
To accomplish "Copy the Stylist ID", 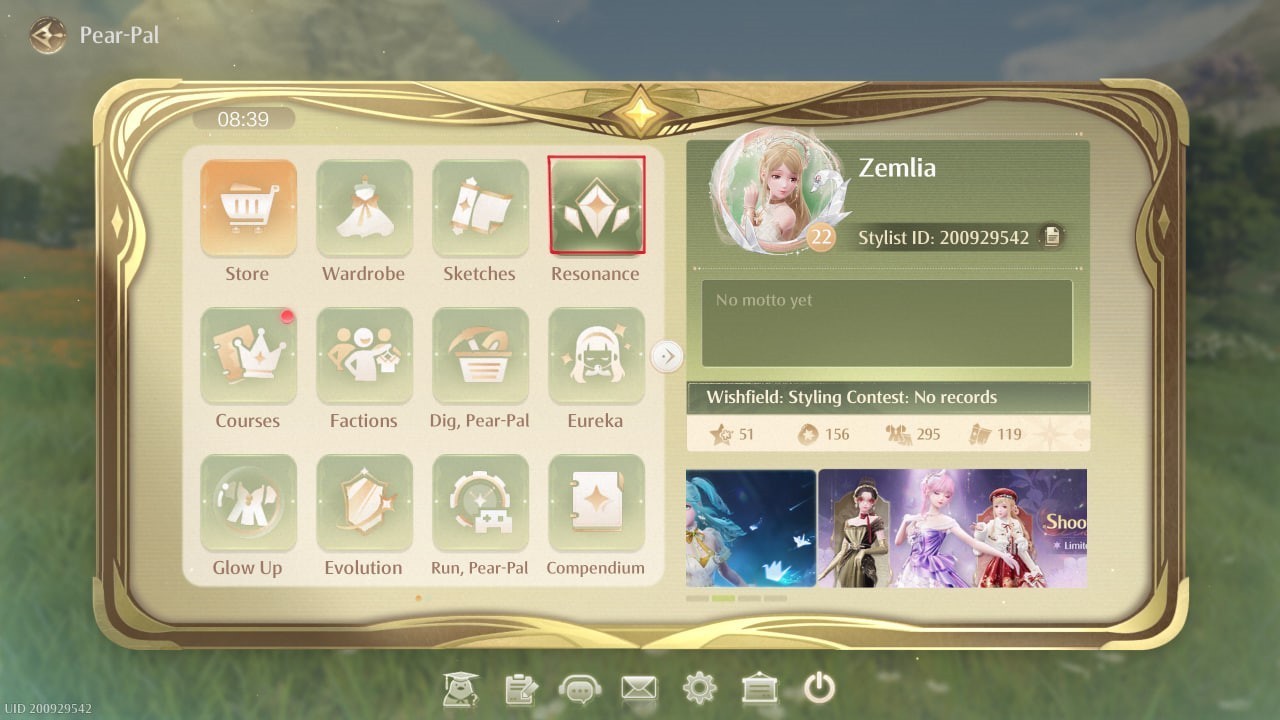I will point(1052,237).
